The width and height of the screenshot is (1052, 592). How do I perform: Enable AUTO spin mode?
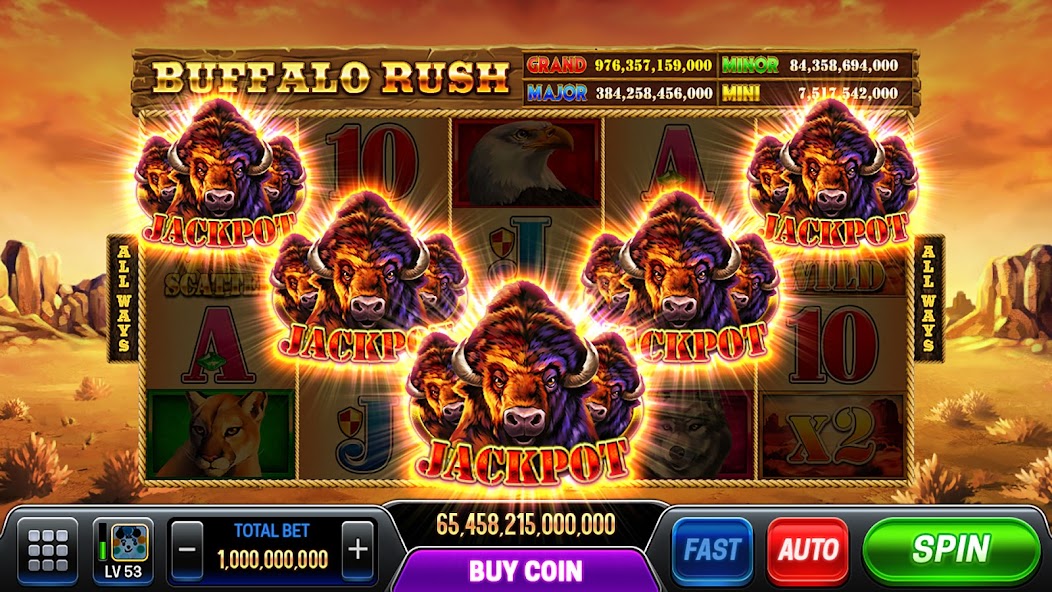pyautogui.click(x=807, y=550)
